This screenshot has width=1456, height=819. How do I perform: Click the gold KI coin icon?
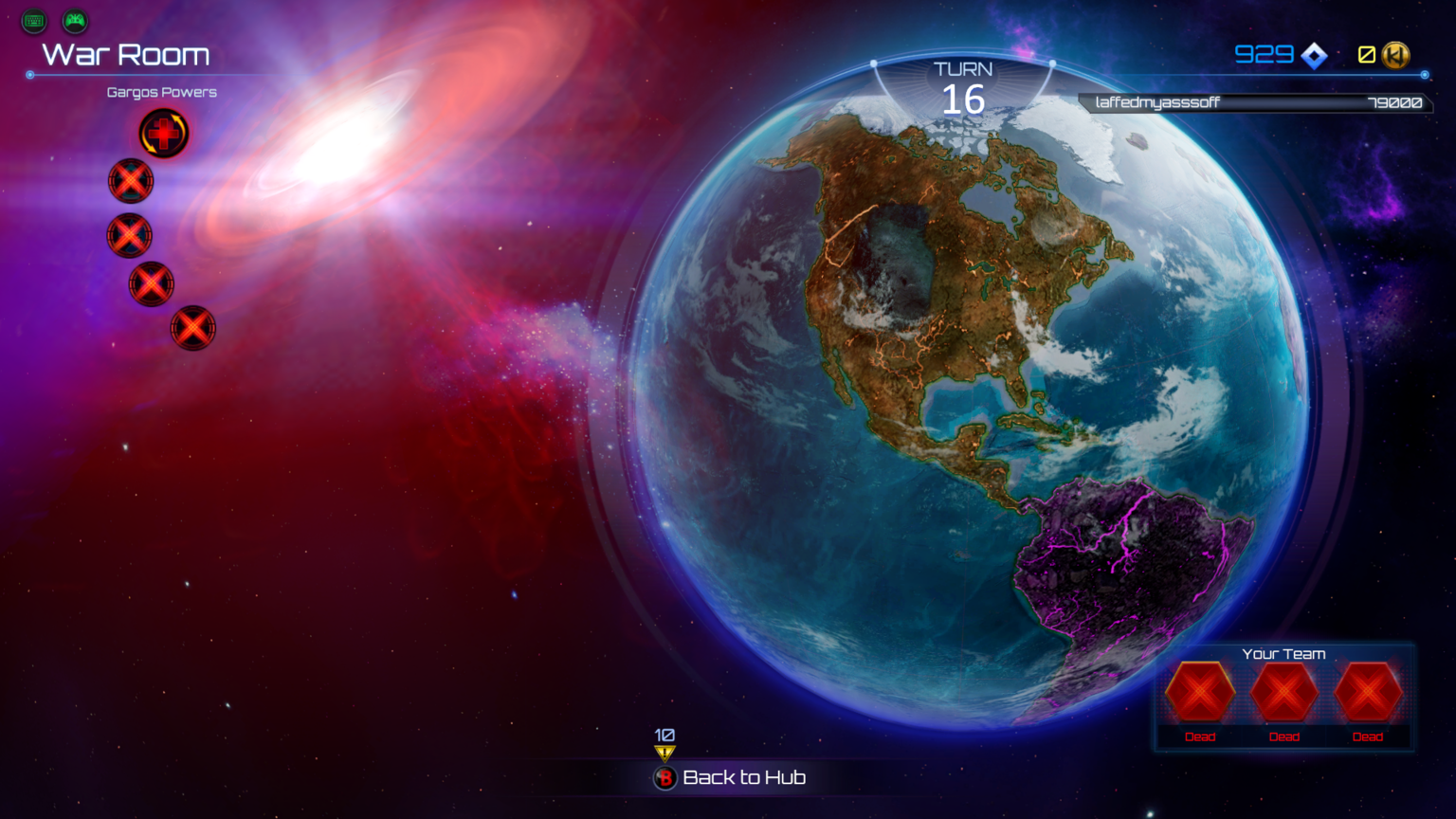pyautogui.click(x=1395, y=55)
